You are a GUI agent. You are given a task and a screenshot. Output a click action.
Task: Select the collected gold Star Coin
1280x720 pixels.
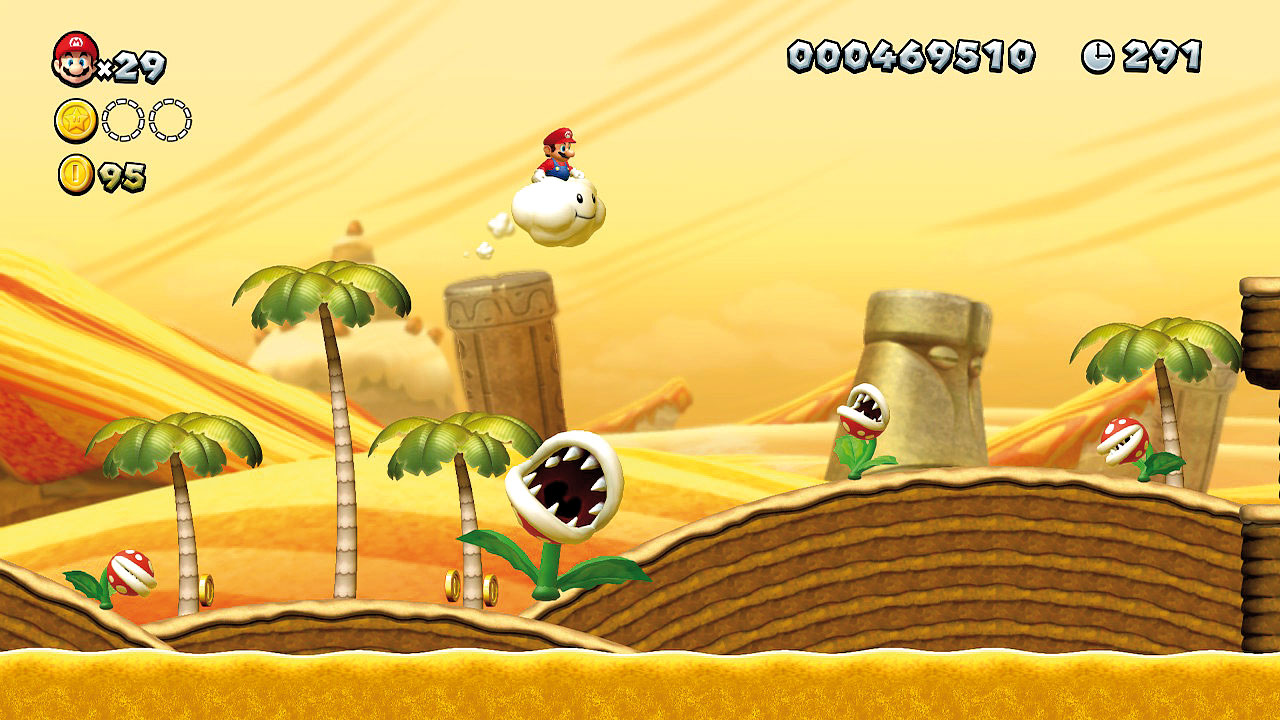coord(76,121)
